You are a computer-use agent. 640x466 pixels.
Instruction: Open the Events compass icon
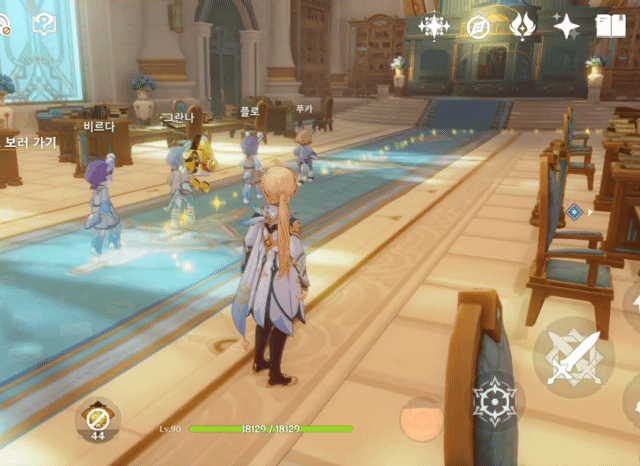[x=479, y=27]
